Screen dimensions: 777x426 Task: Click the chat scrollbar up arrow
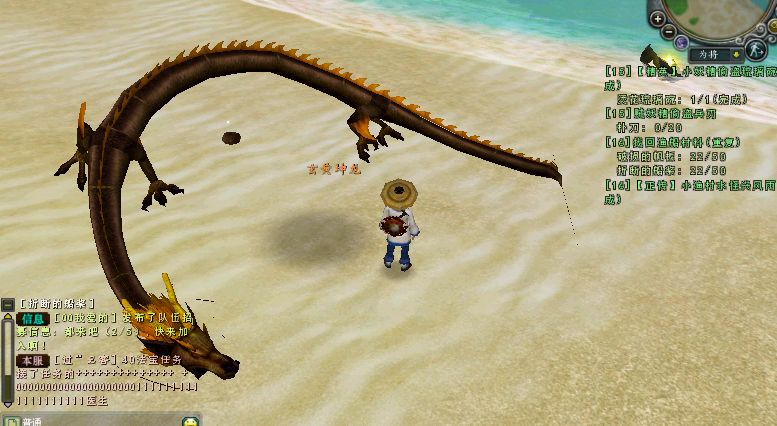(x=8, y=314)
